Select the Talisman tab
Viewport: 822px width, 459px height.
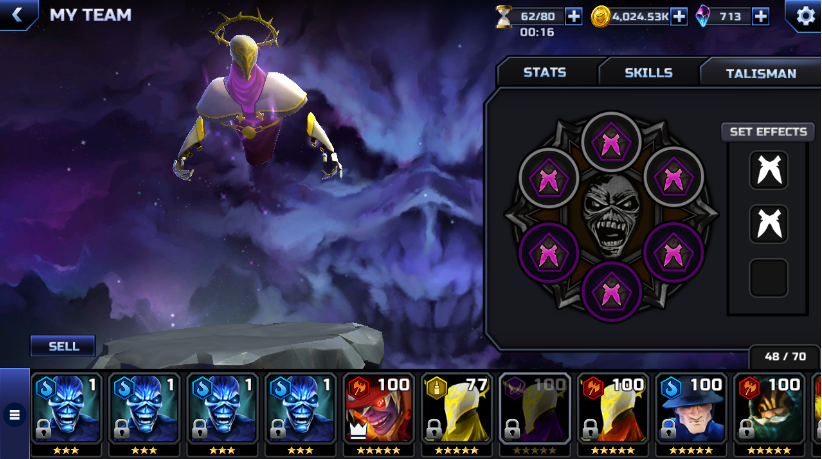click(760, 73)
